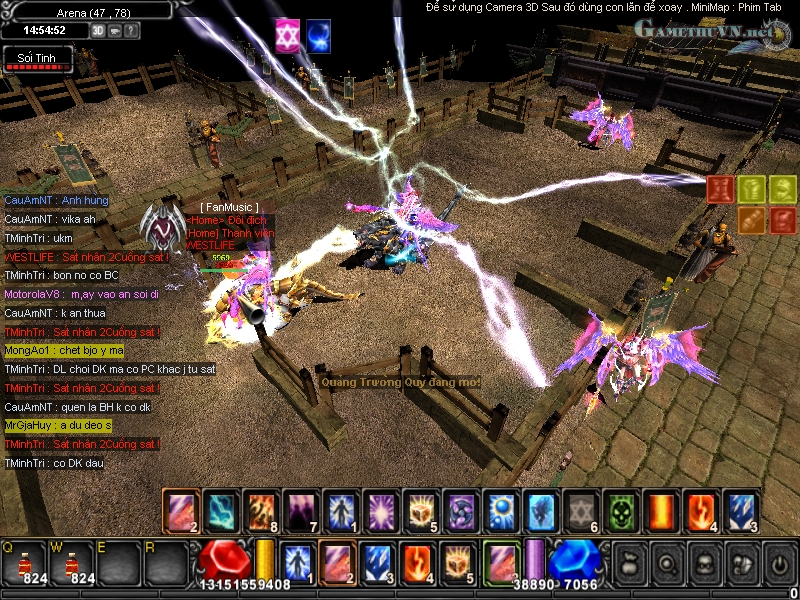Open help with the question mark button
Image resolution: width=800 pixels, height=600 pixels.
point(131,30)
